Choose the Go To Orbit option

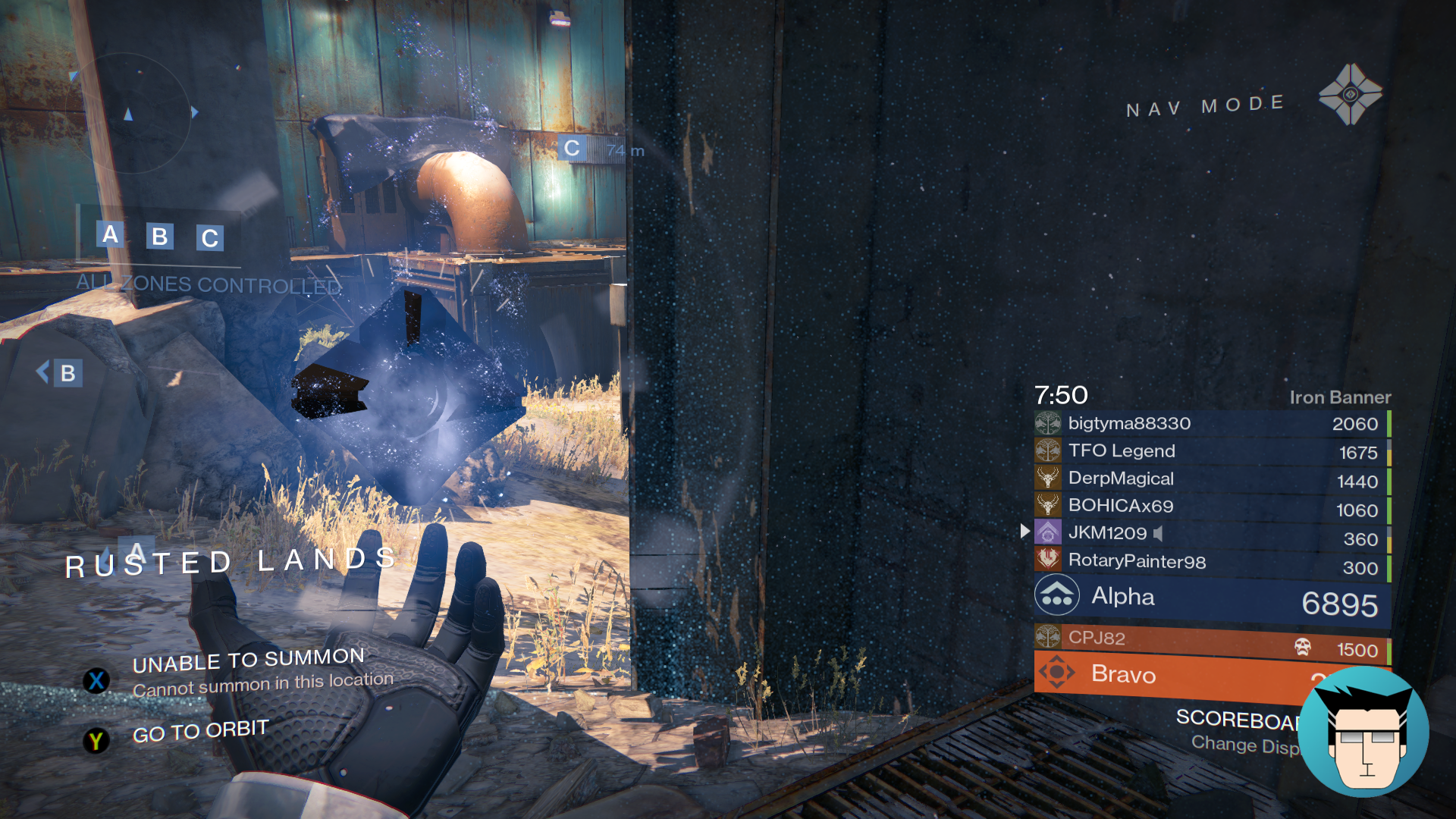pyautogui.click(x=200, y=731)
